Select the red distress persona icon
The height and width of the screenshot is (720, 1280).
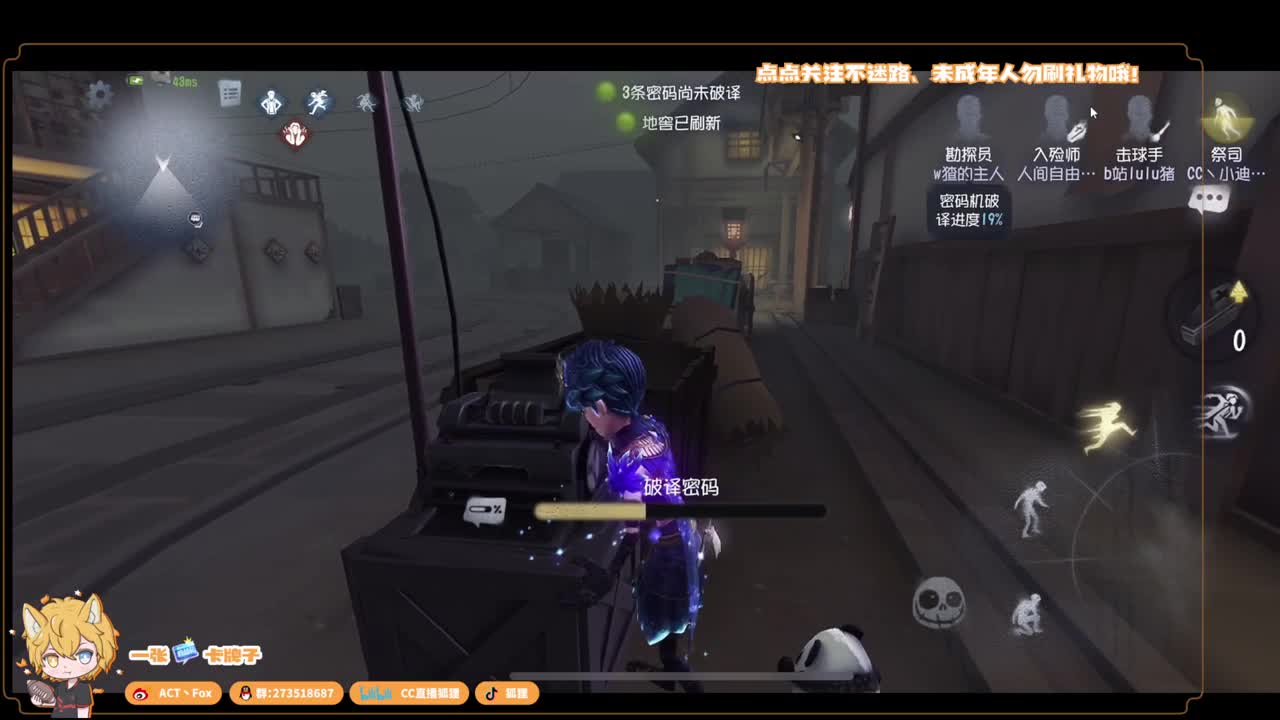(294, 132)
